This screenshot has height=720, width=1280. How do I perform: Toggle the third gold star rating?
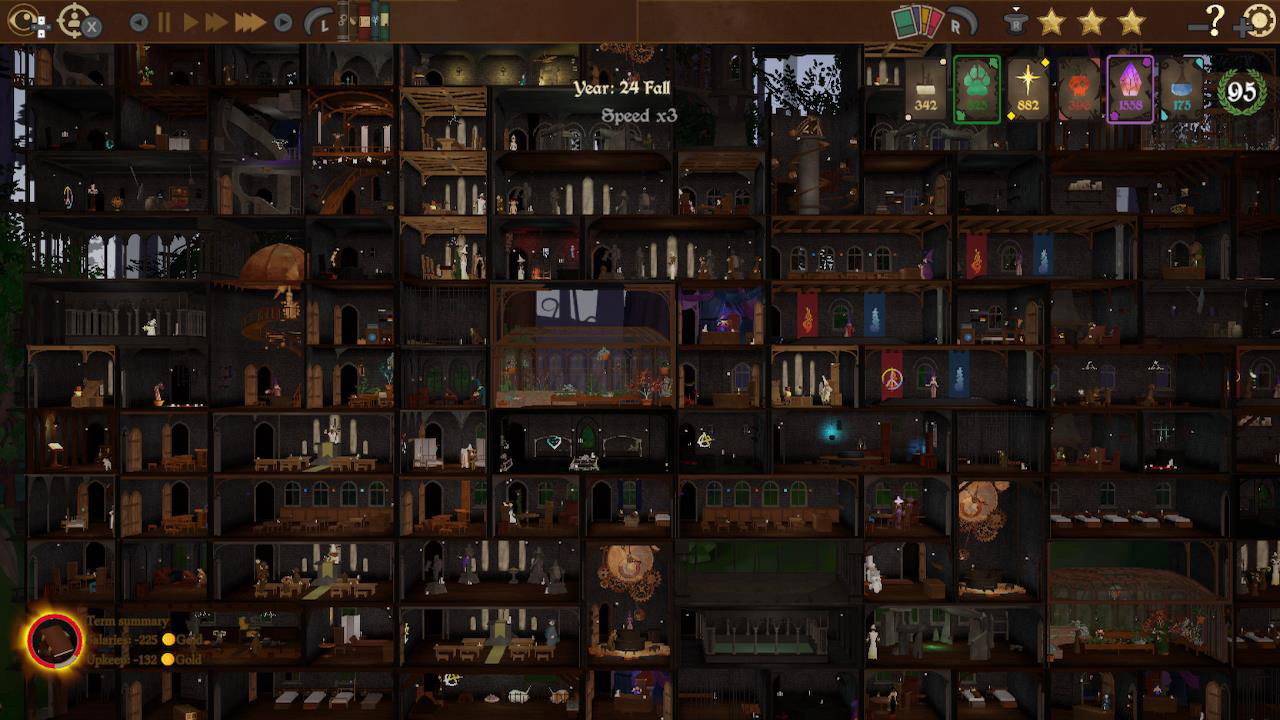(1131, 22)
